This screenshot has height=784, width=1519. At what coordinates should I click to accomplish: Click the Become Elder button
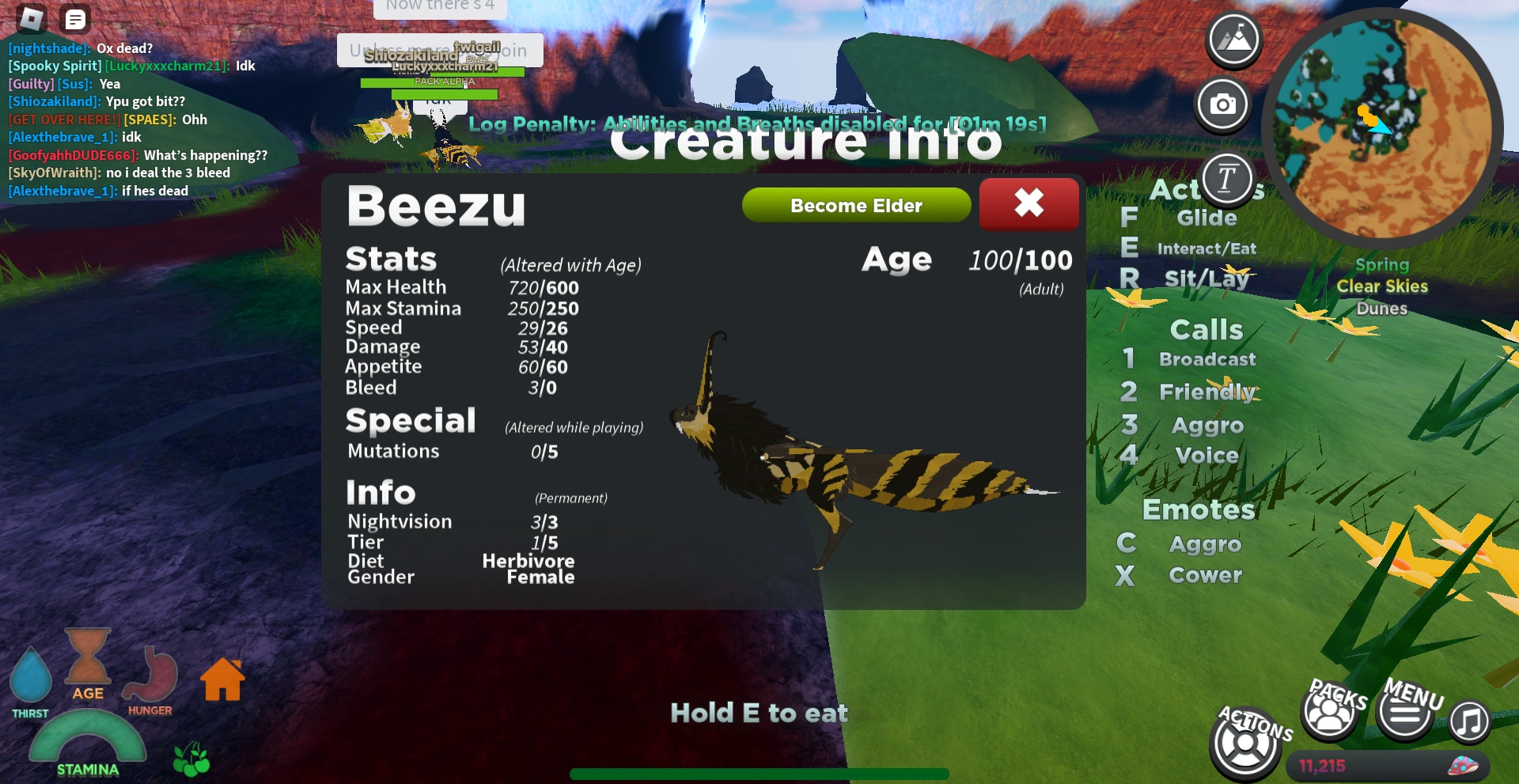point(855,205)
